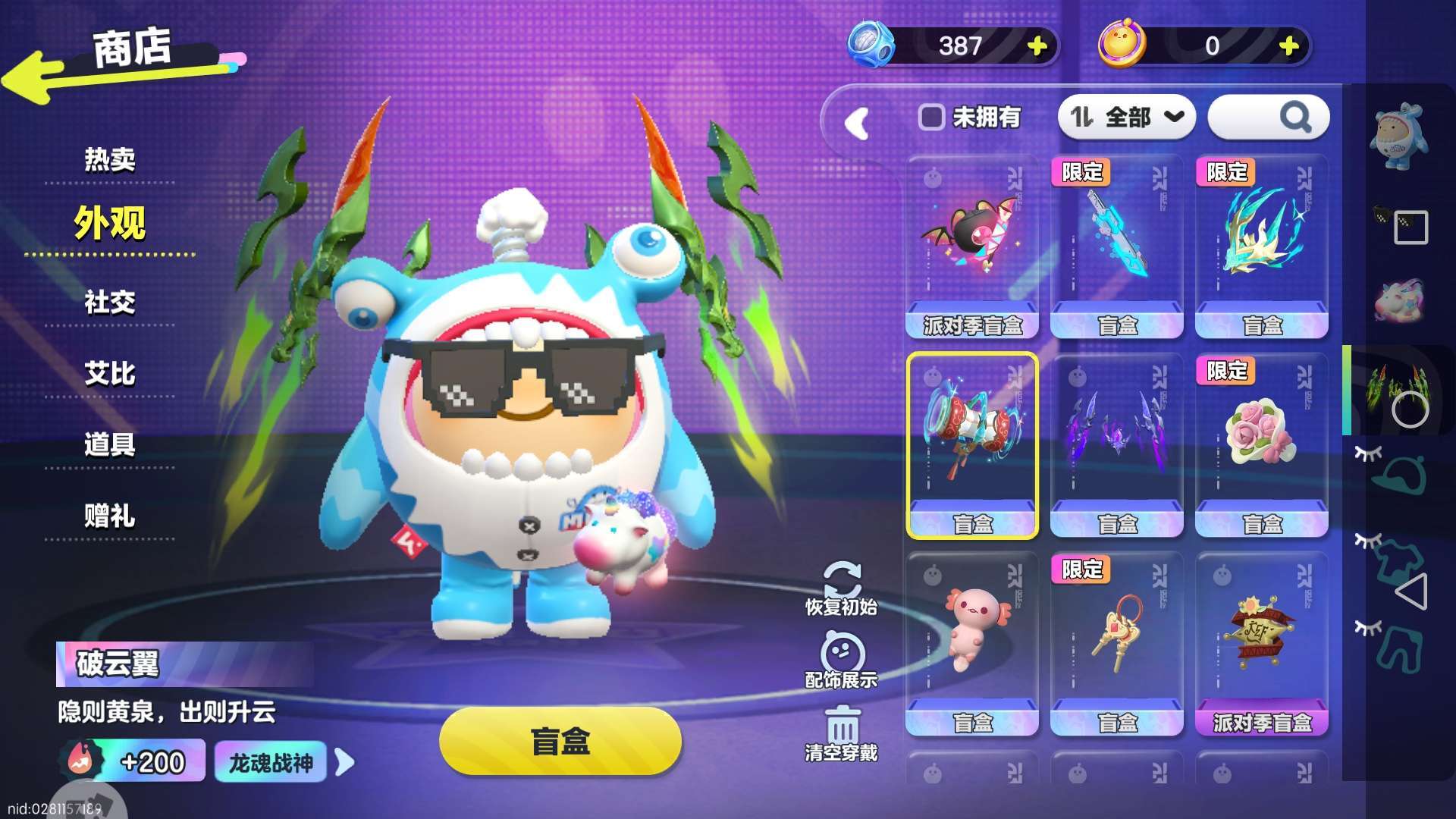Click the yellow 盲盒 button
1456x819 pixels.
[x=560, y=742]
